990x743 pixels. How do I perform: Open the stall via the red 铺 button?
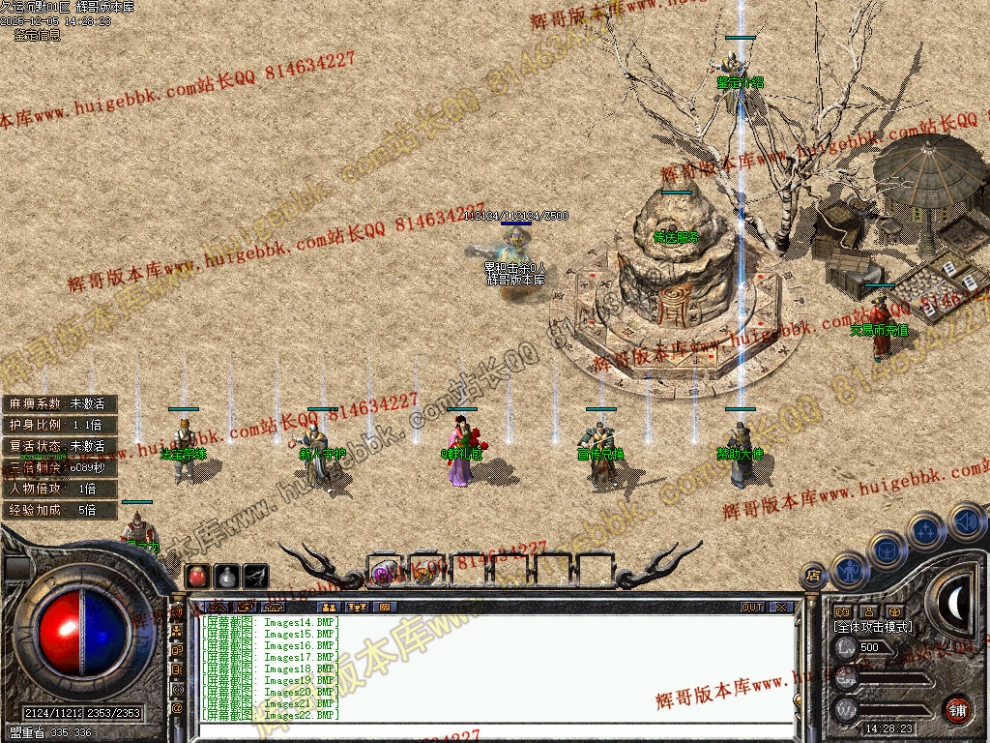[958, 709]
